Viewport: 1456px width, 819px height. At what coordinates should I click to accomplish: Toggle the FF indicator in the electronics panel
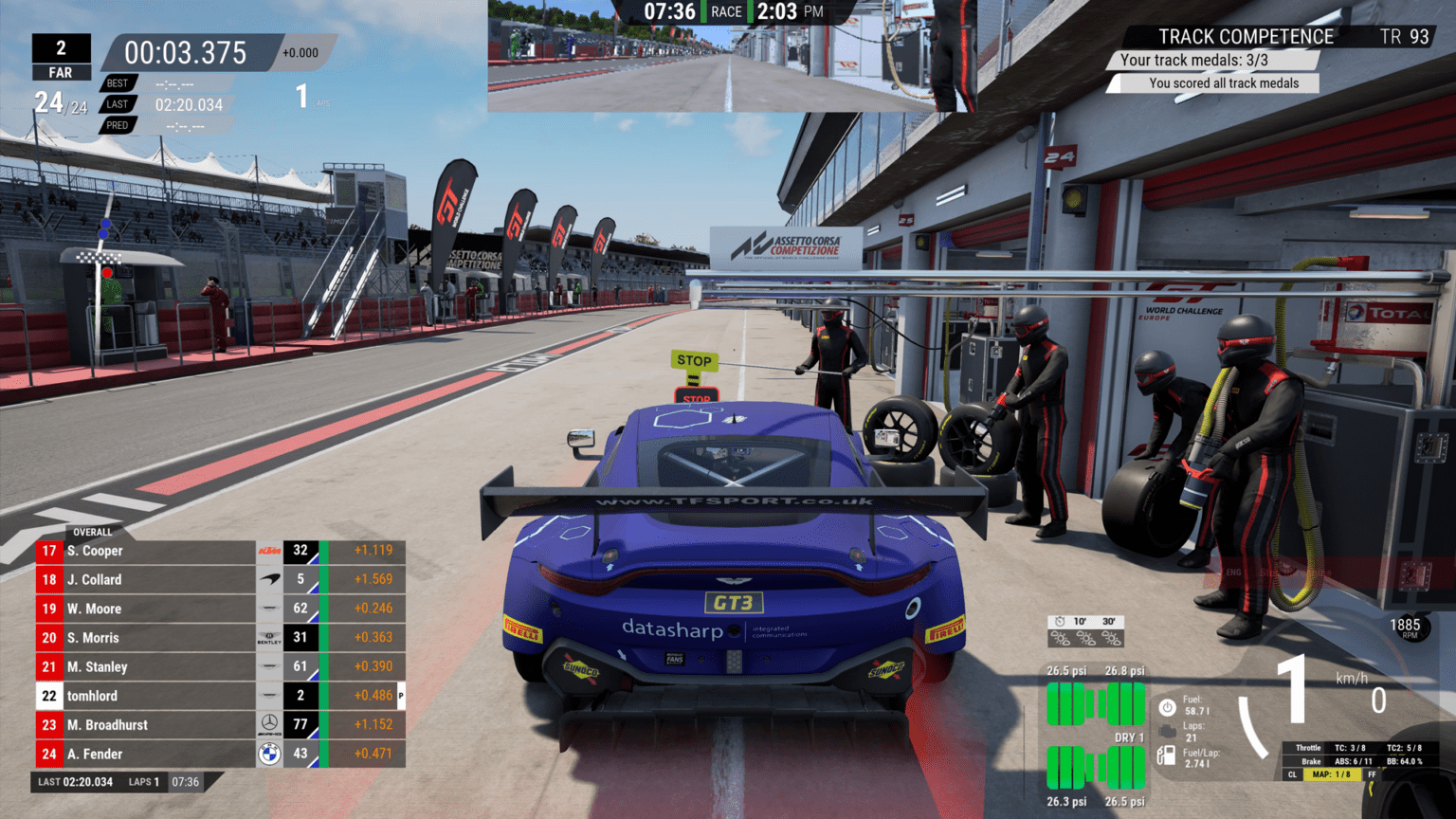(x=1372, y=774)
